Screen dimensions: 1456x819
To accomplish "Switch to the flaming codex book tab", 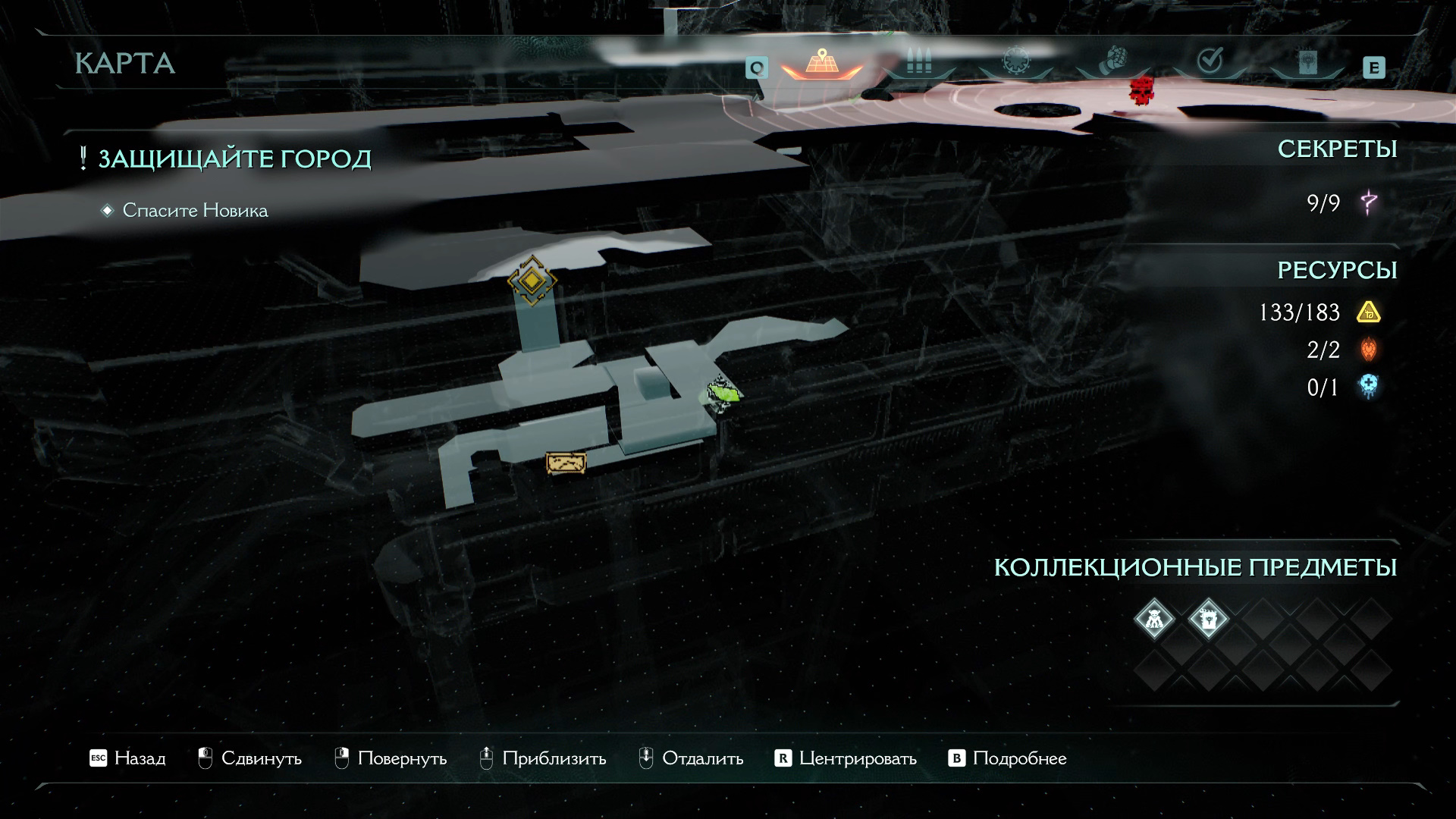I will (x=1307, y=61).
